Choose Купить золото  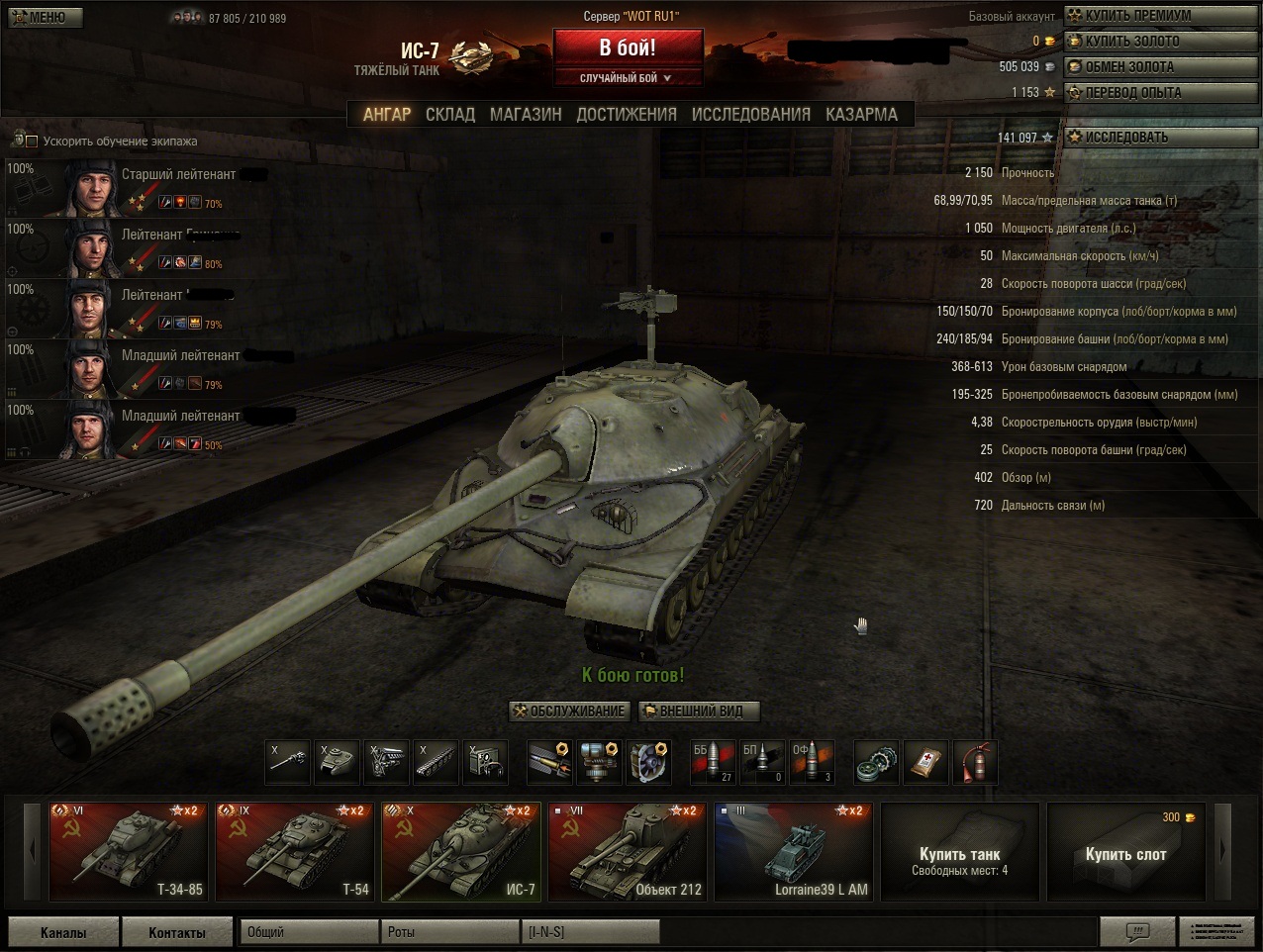(x=1160, y=42)
